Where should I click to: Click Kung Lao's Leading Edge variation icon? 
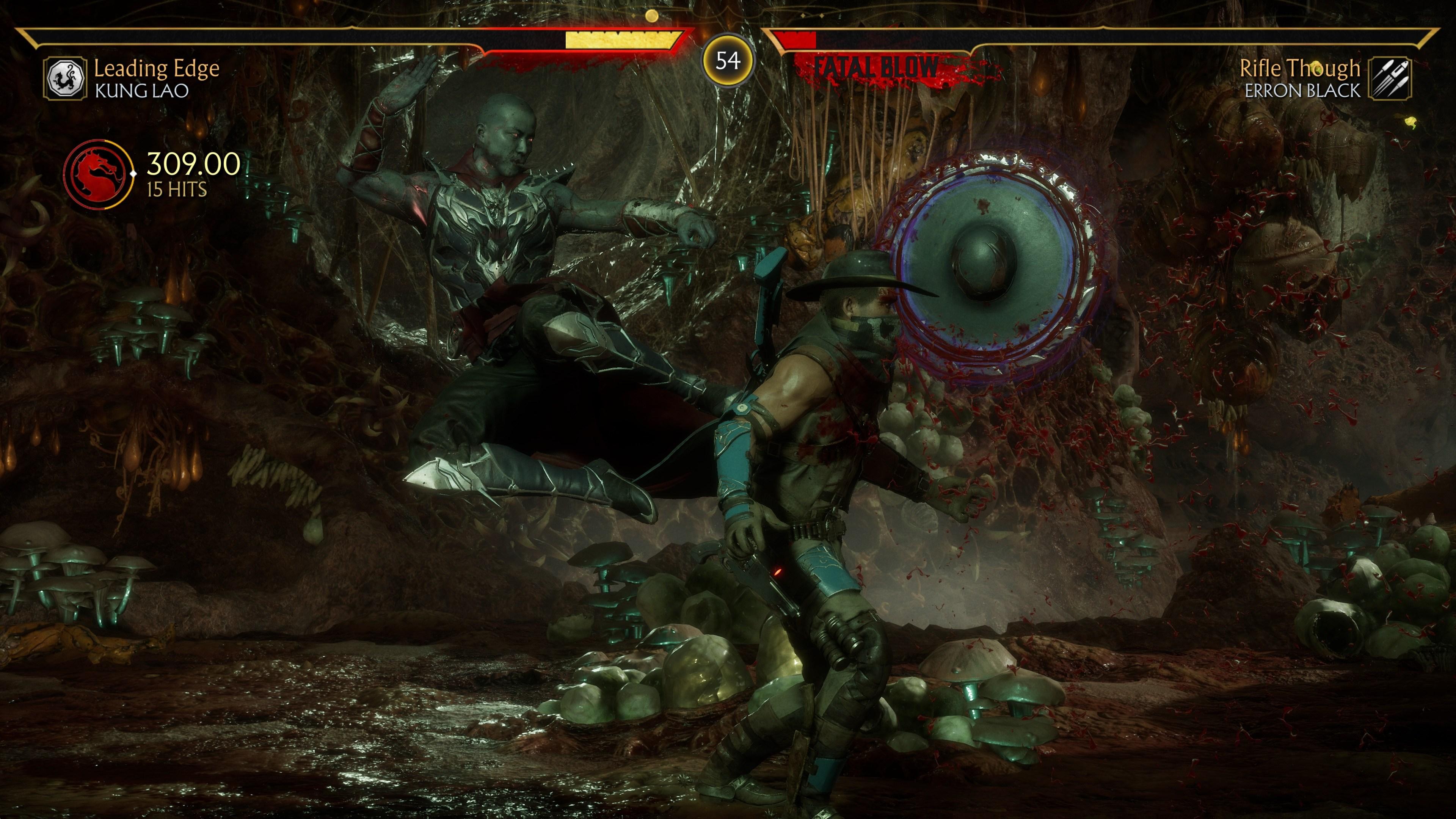click(66, 78)
